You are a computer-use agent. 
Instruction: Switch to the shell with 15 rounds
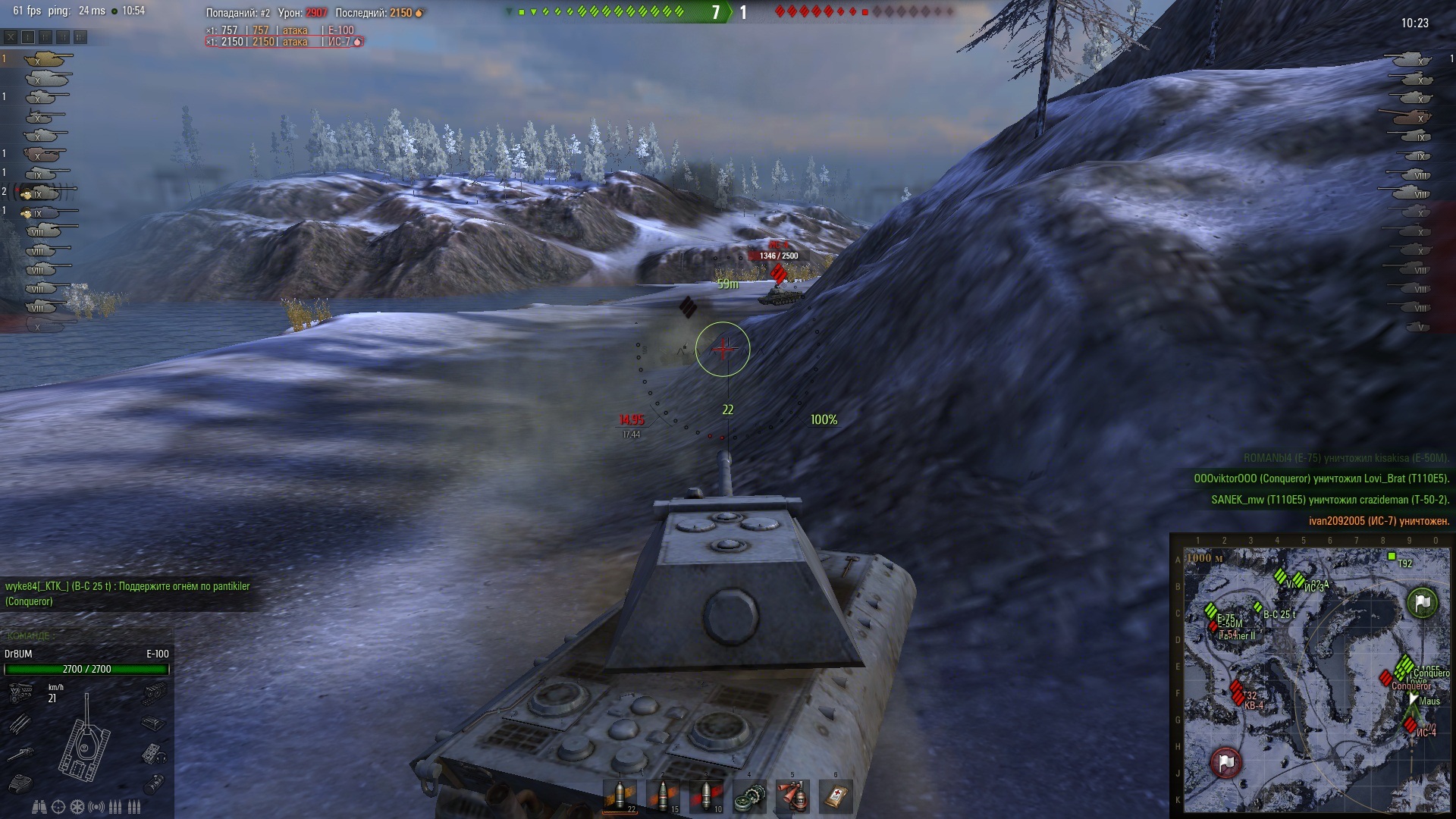(x=663, y=795)
